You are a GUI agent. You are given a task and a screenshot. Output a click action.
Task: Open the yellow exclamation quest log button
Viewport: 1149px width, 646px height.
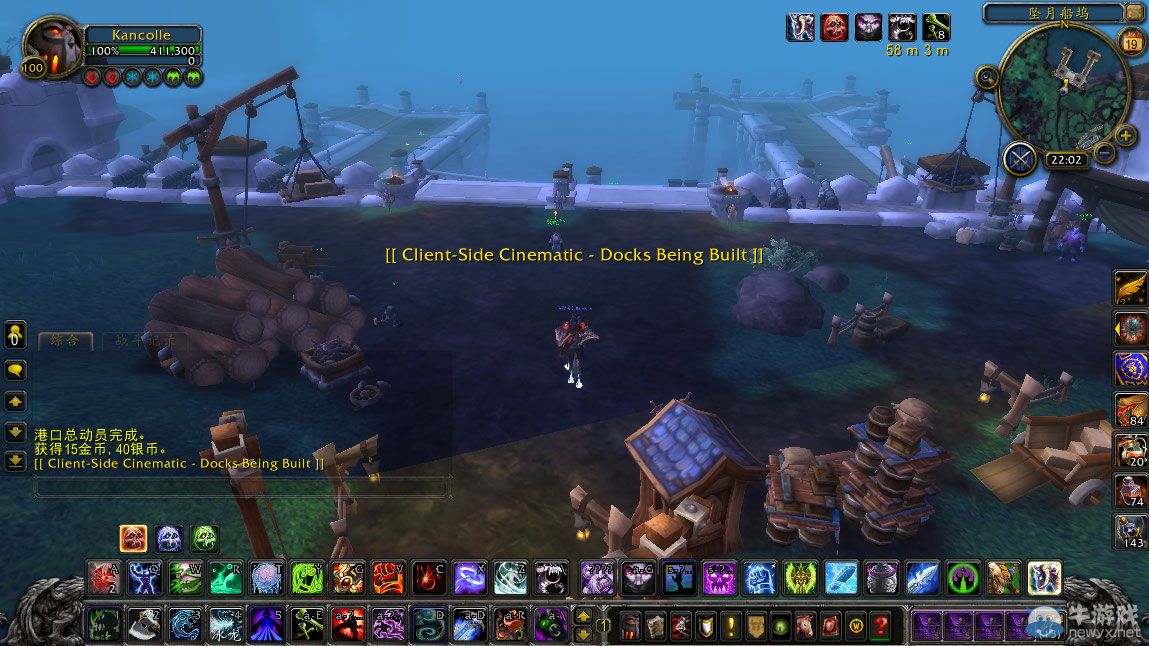[731, 626]
